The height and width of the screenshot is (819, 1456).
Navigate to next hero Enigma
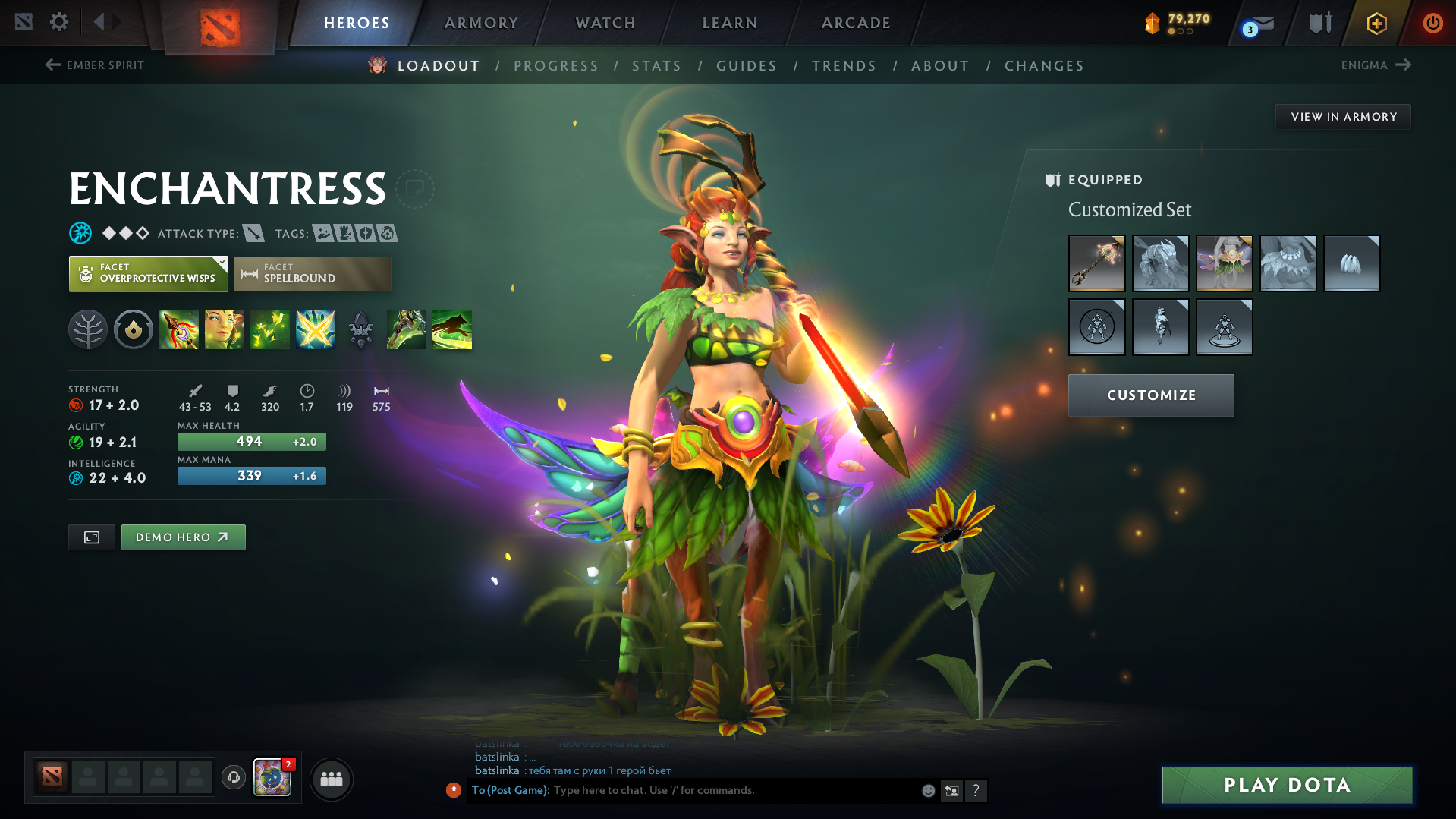coord(1376,65)
